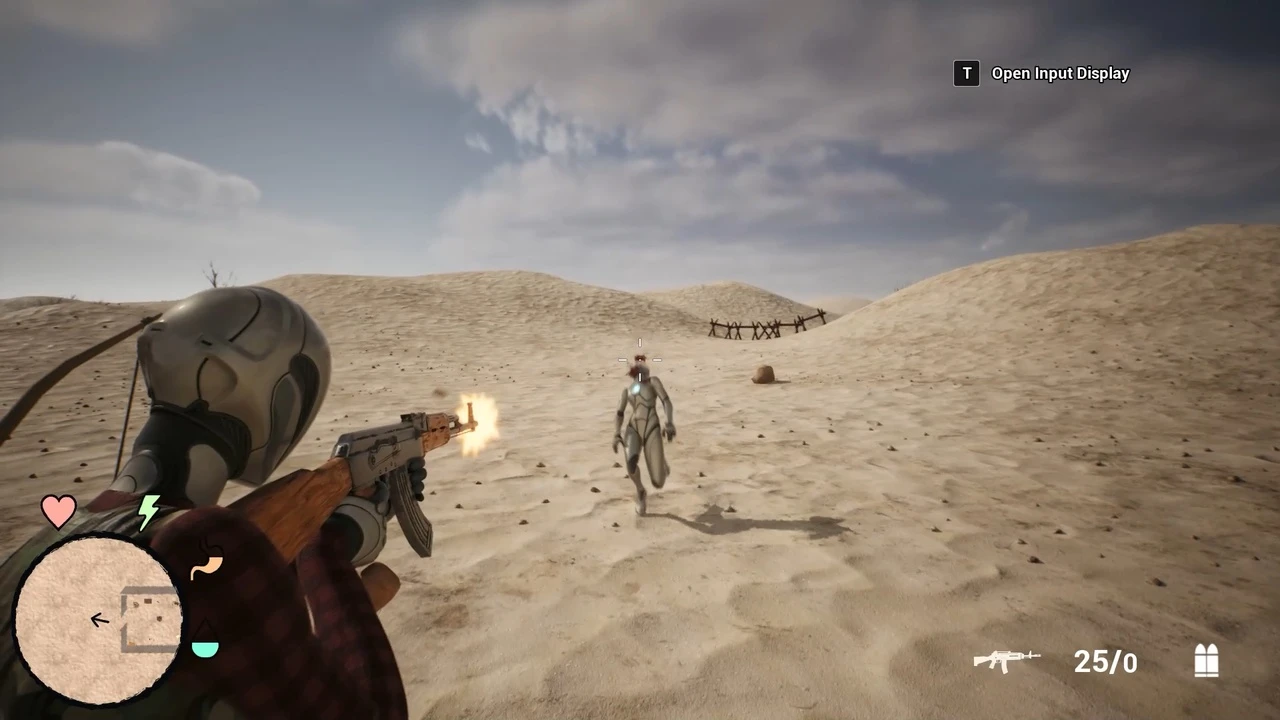Select the AK rifle weapon icon
This screenshot has height=720, width=1280.
(1006, 660)
